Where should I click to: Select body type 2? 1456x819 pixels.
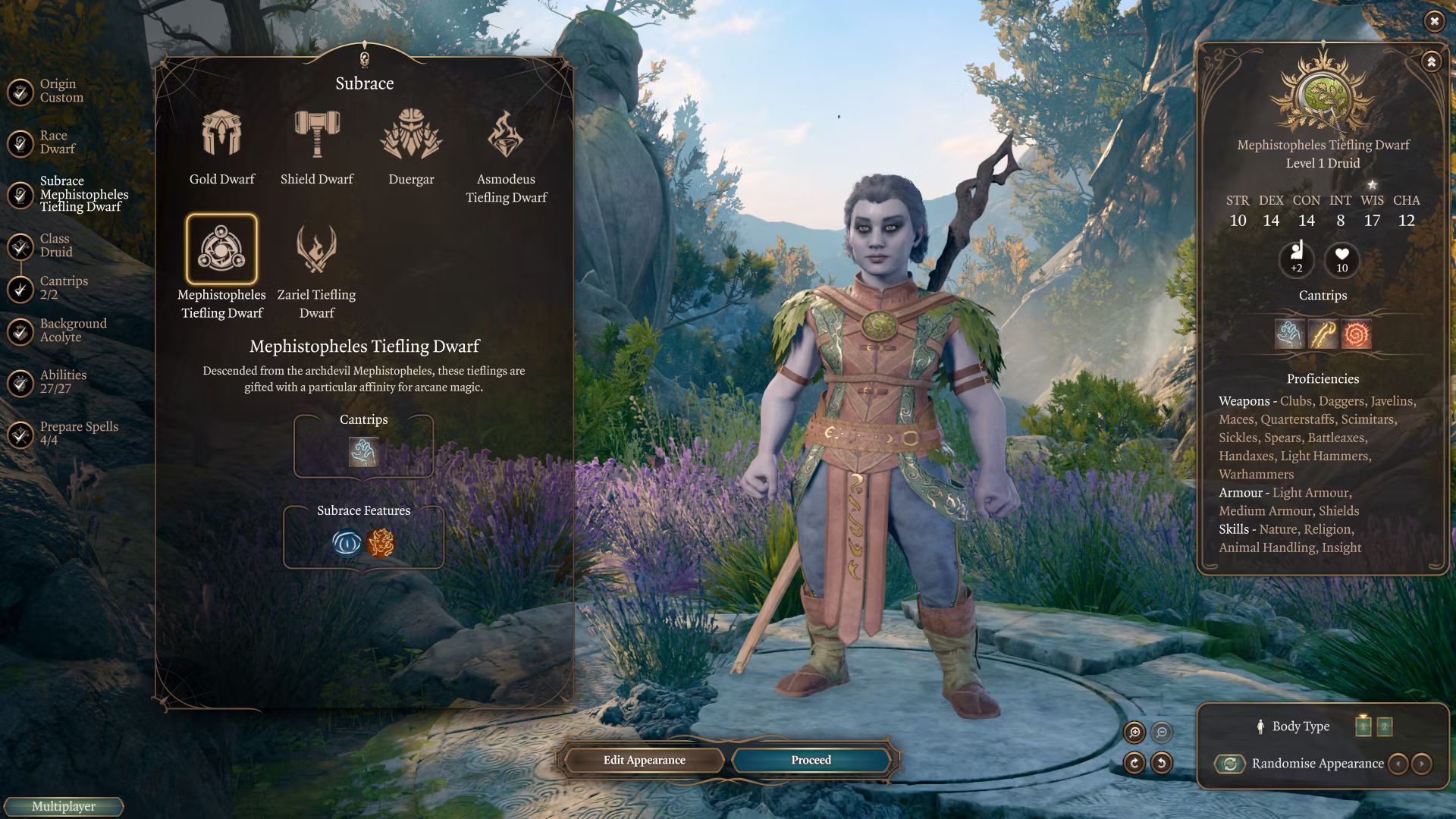pos(1384,726)
